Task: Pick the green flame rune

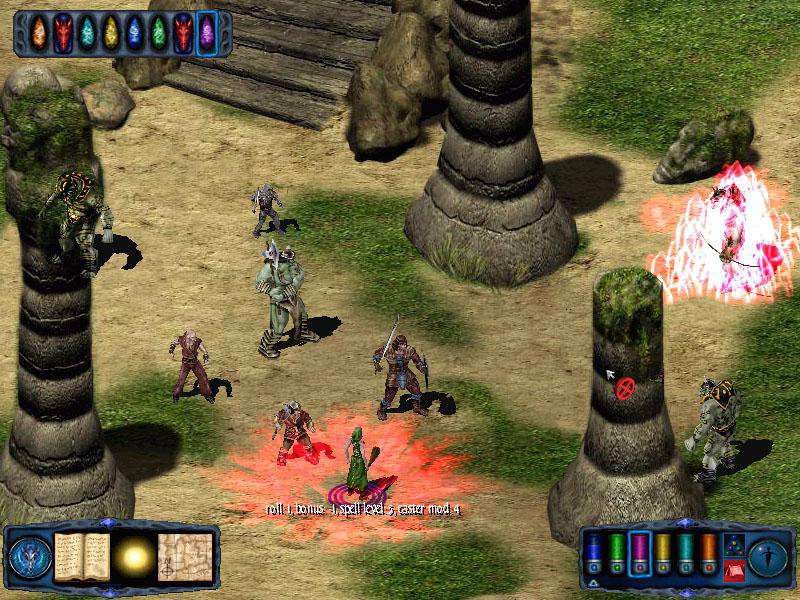Action: point(159,33)
